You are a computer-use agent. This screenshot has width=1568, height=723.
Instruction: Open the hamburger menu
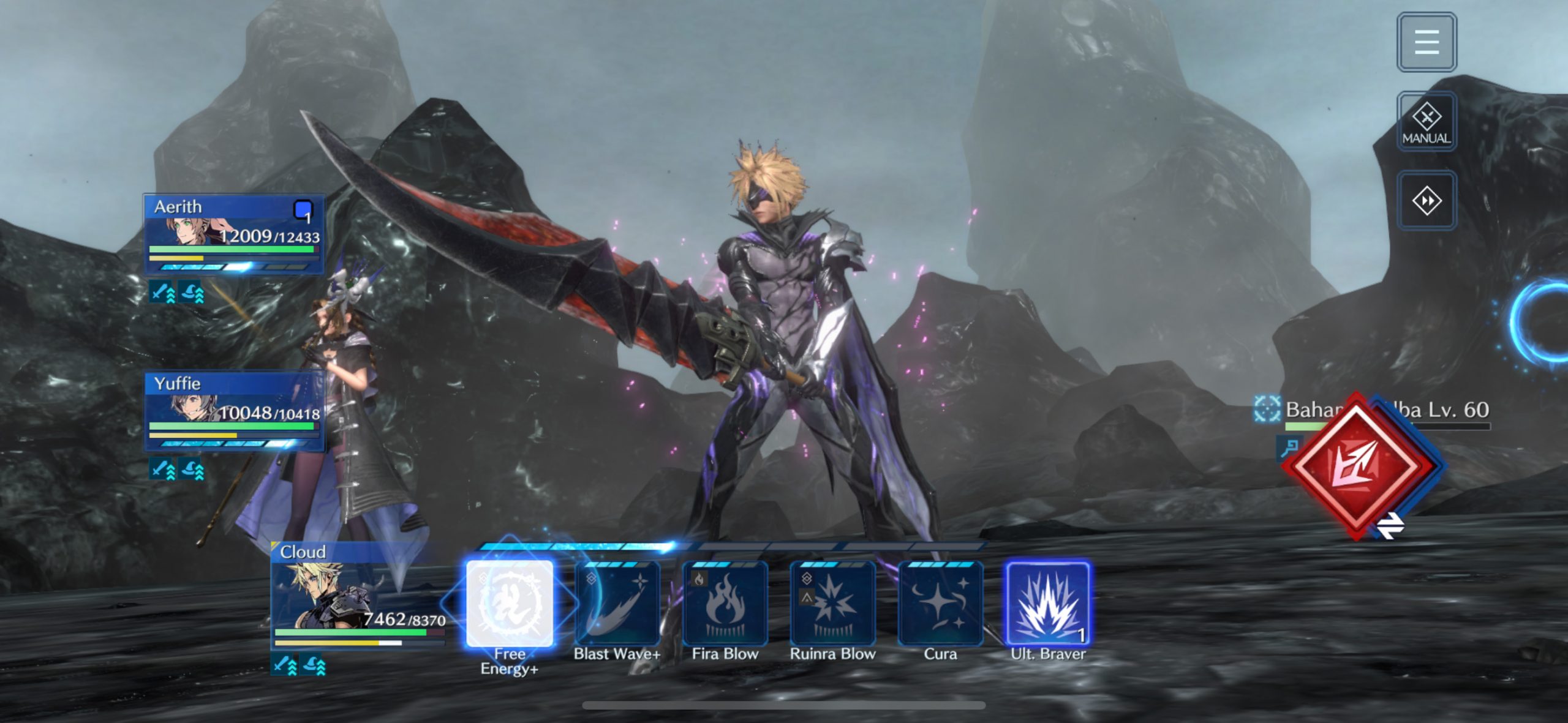click(1426, 42)
